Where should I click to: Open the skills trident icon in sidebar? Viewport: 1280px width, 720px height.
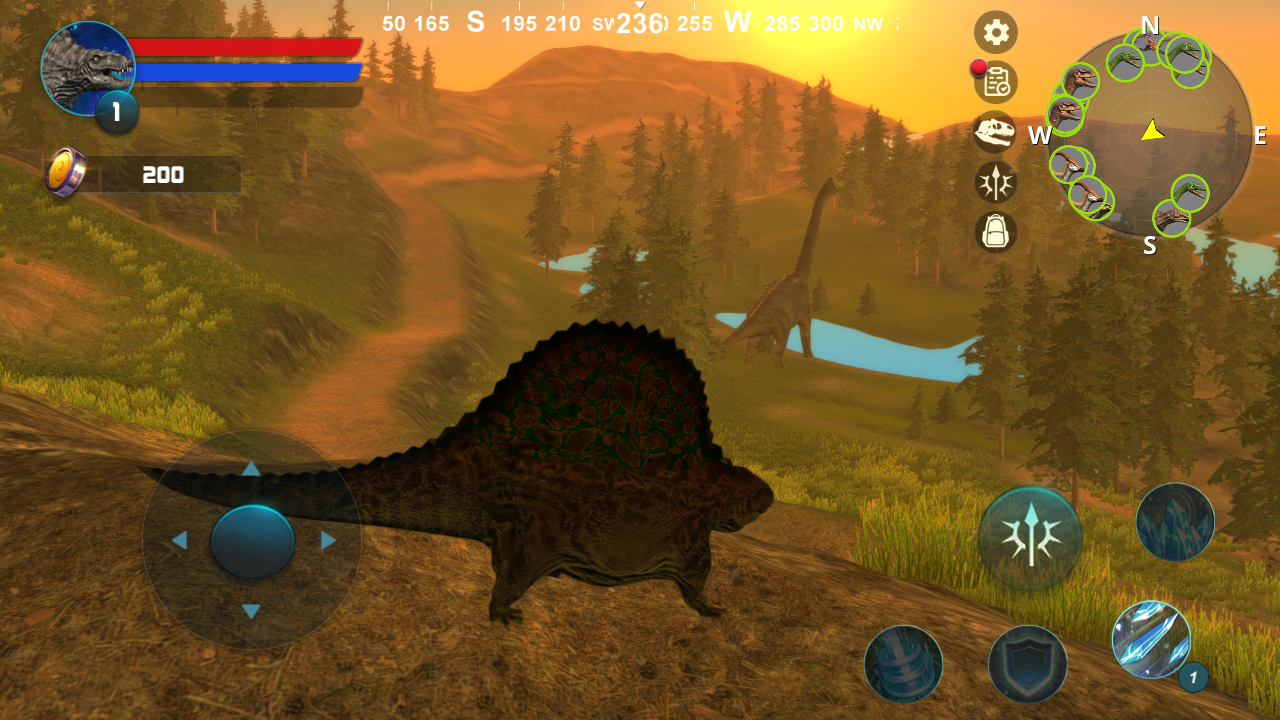995,183
